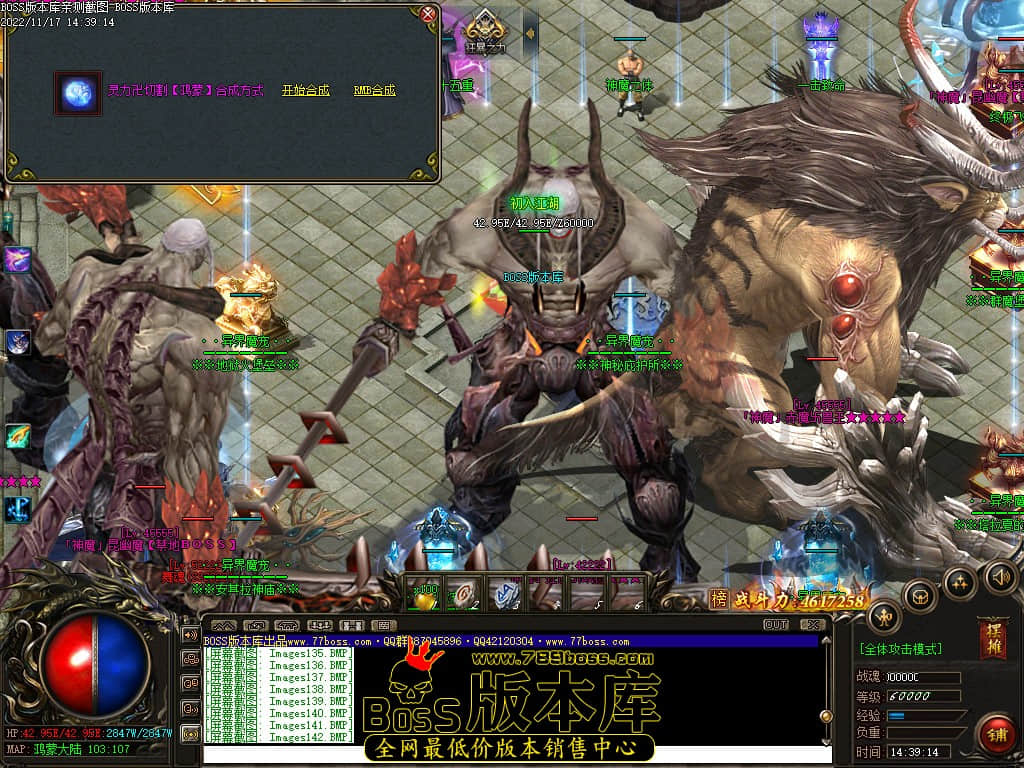The width and height of the screenshot is (1024, 768).
Task: Choose the 开始合成 synthesis option
Action: (x=305, y=90)
